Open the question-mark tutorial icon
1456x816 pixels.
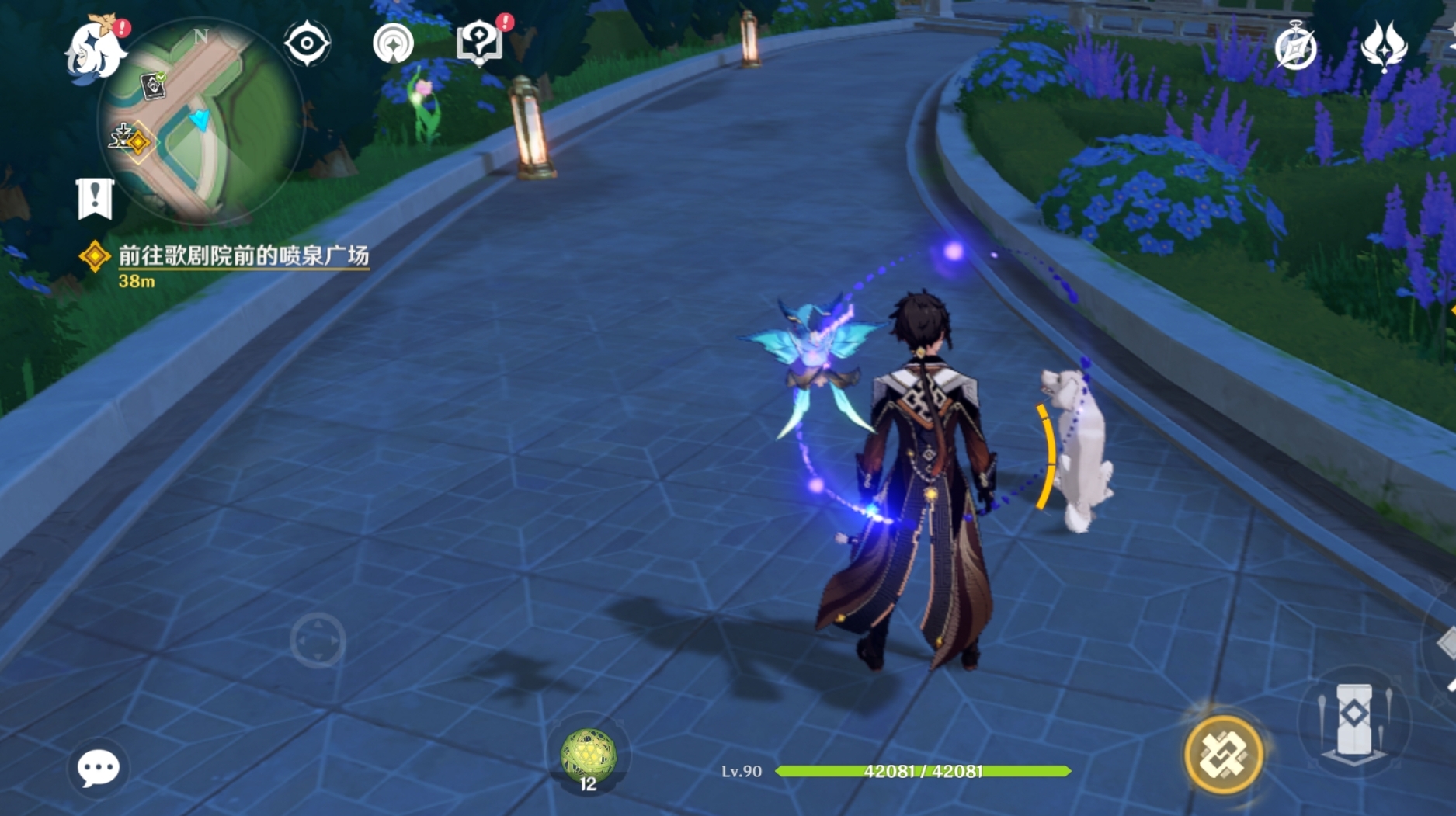[x=479, y=43]
